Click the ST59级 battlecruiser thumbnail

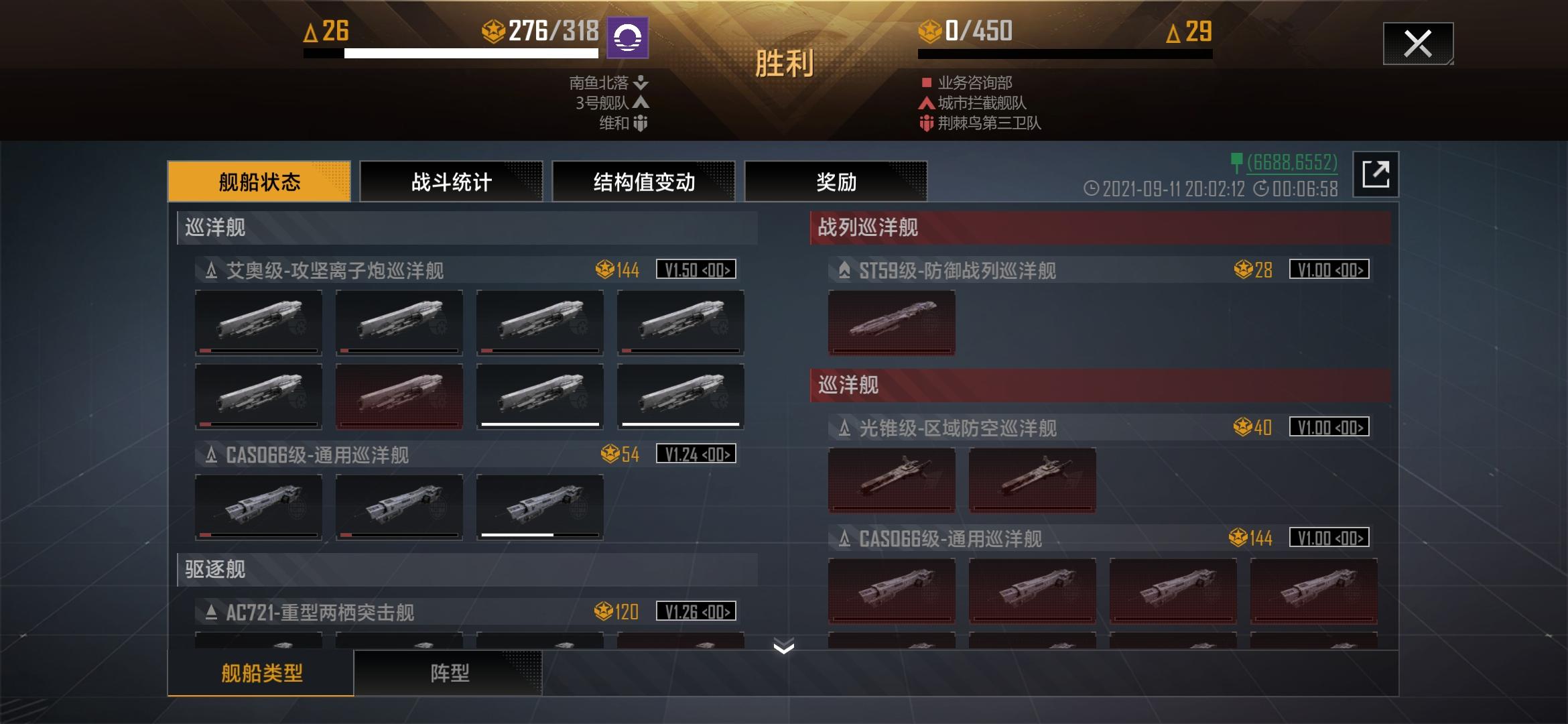point(891,324)
